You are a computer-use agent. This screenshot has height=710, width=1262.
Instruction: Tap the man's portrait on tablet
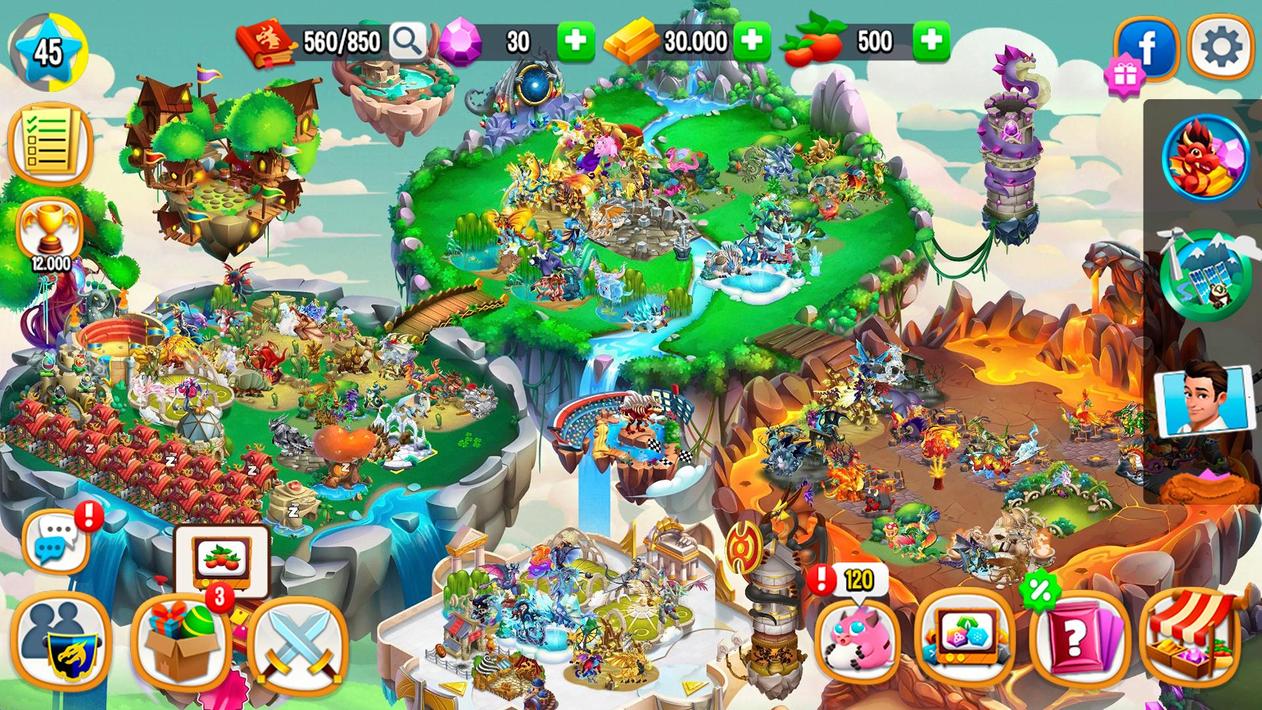(1202, 399)
